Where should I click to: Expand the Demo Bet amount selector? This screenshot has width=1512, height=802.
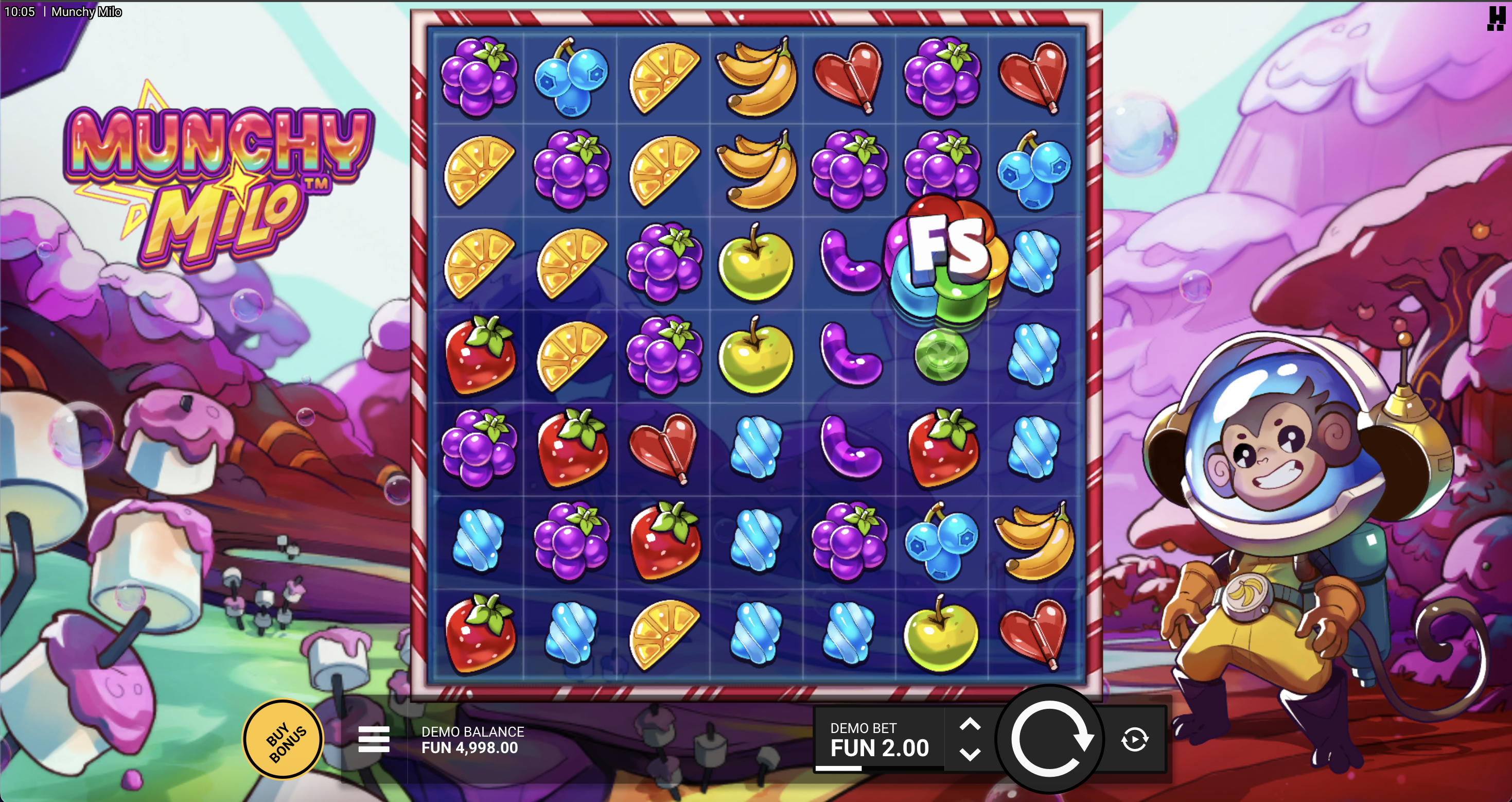click(878, 741)
